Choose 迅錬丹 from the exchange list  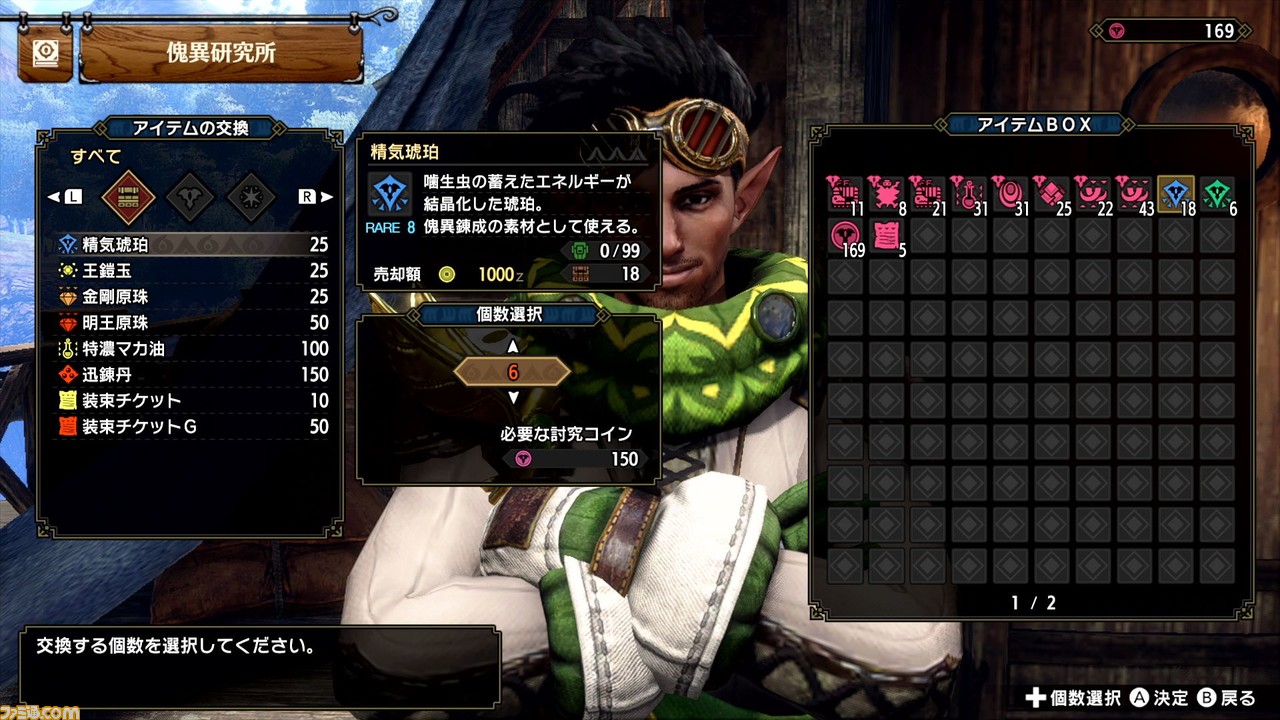190,375
